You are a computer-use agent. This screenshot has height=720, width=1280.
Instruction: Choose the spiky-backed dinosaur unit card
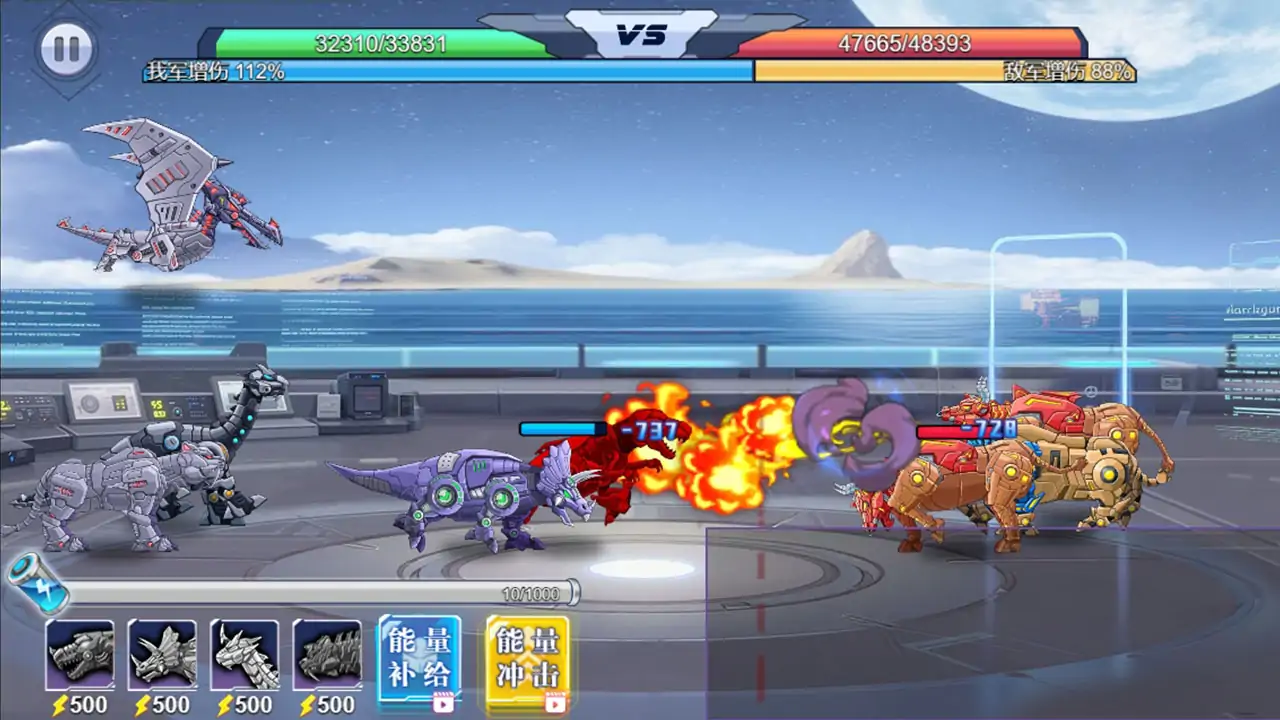pos(327,654)
